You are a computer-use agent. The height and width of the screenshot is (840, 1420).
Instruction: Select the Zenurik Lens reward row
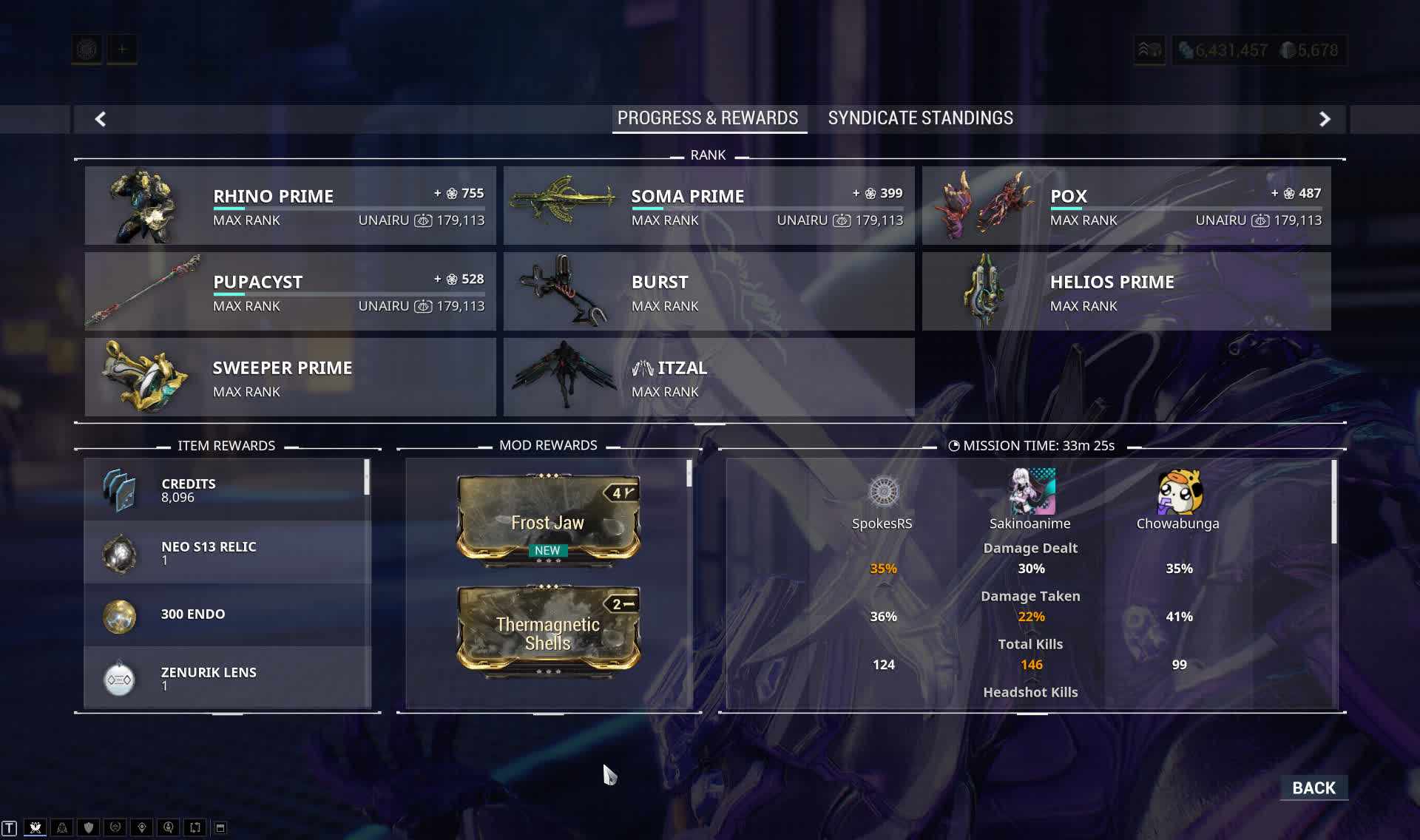tap(227, 678)
